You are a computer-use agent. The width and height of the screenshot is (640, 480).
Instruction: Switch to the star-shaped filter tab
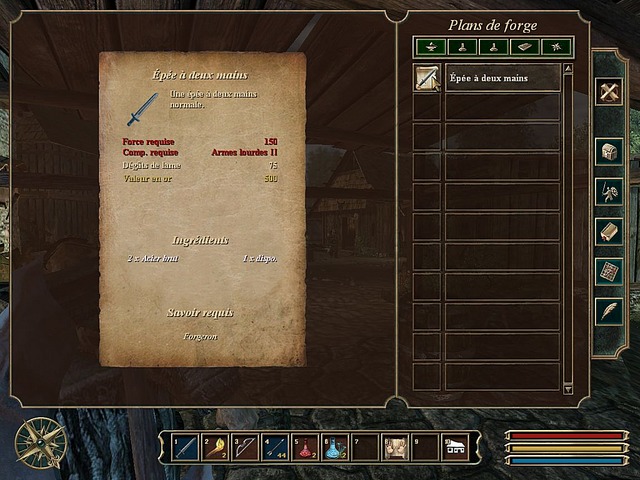point(555,47)
